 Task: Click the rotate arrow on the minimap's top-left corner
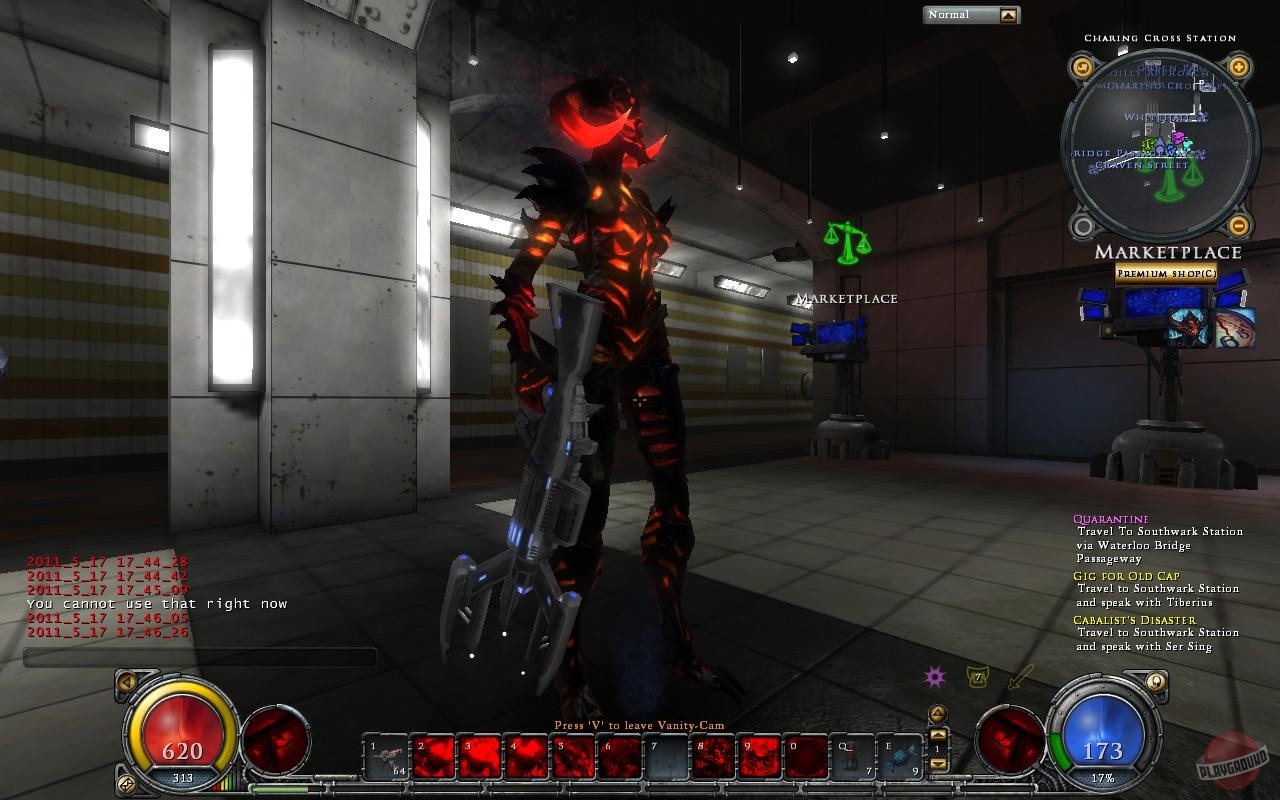[1082, 67]
